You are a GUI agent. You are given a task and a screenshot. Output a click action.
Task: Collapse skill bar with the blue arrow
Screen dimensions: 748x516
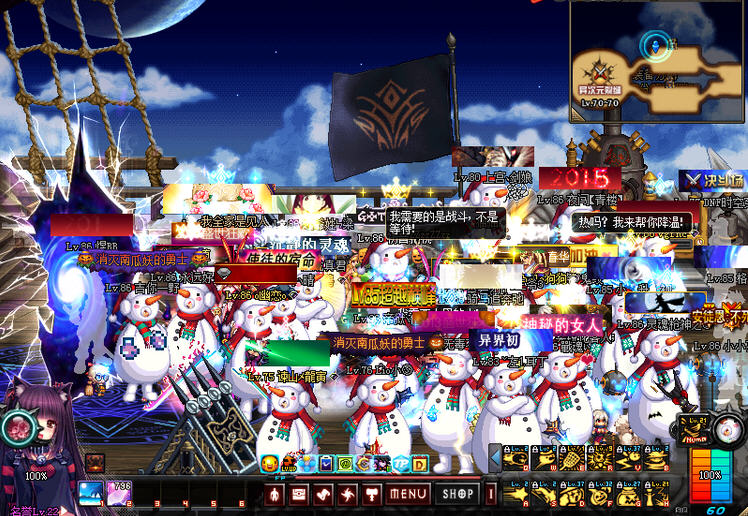tap(494, 458)
